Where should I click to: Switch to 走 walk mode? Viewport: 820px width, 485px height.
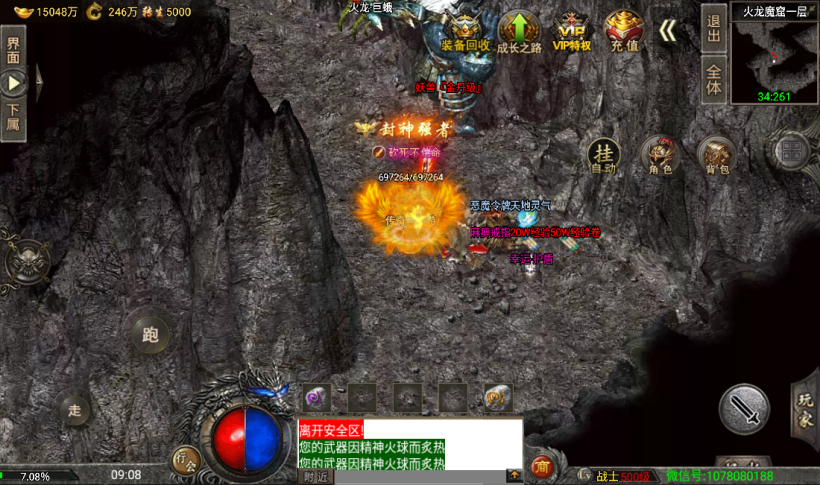pos(74,408)
